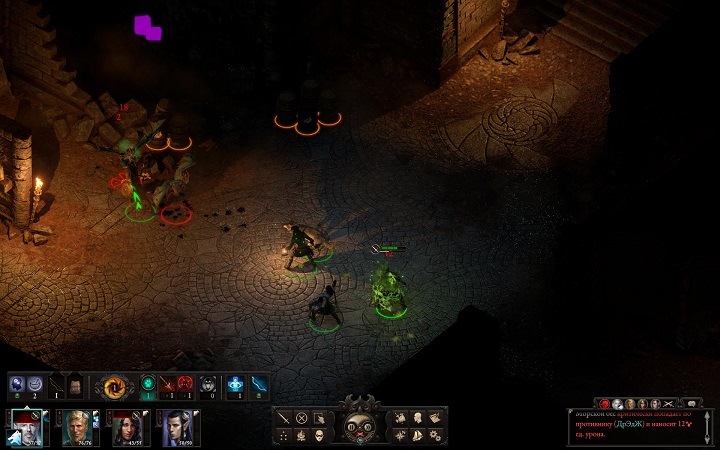Switch combat log to crossed-swords filter
720x450 pixels.
click(x=669, y=402)
